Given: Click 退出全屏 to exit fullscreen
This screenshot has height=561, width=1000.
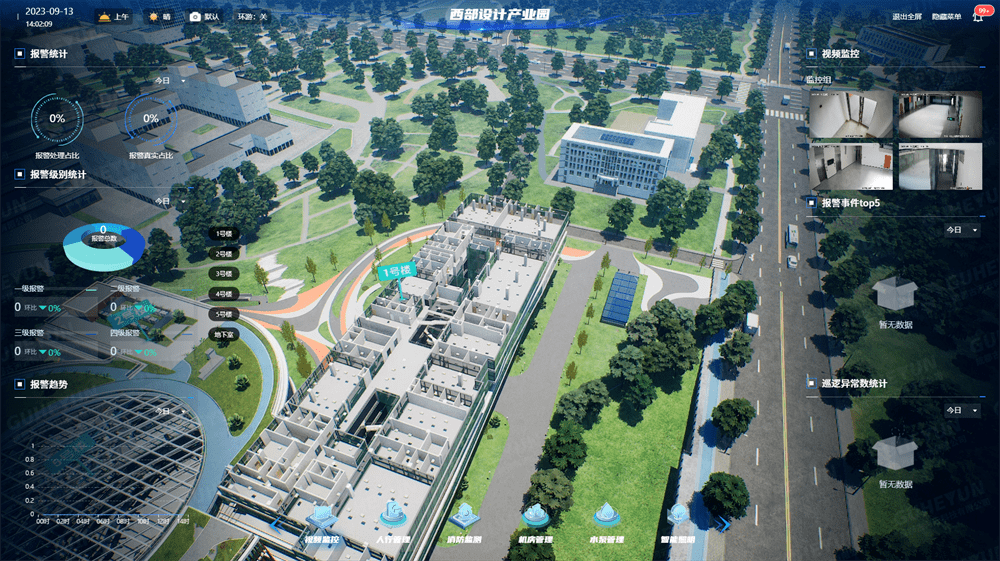Looking at the screenshot, I should click(906, 17).
